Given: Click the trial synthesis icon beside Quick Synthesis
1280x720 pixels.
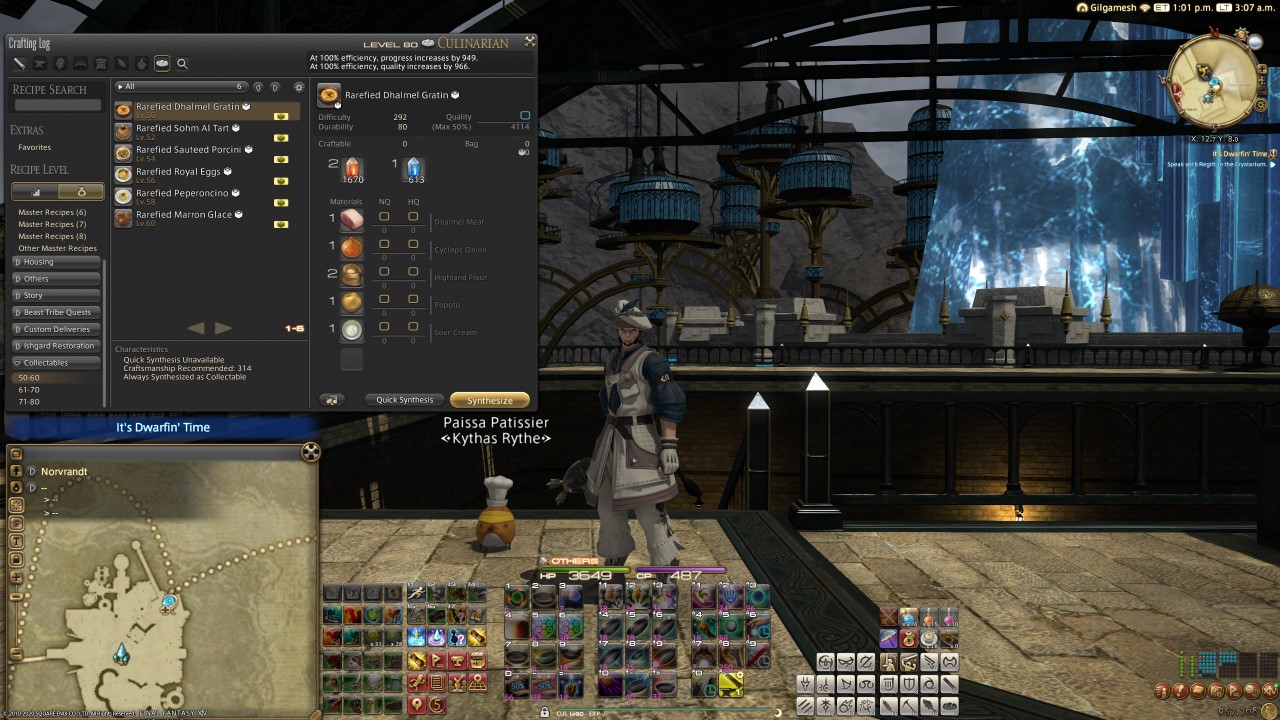Looking at the screenshot, I should [331, 399].
